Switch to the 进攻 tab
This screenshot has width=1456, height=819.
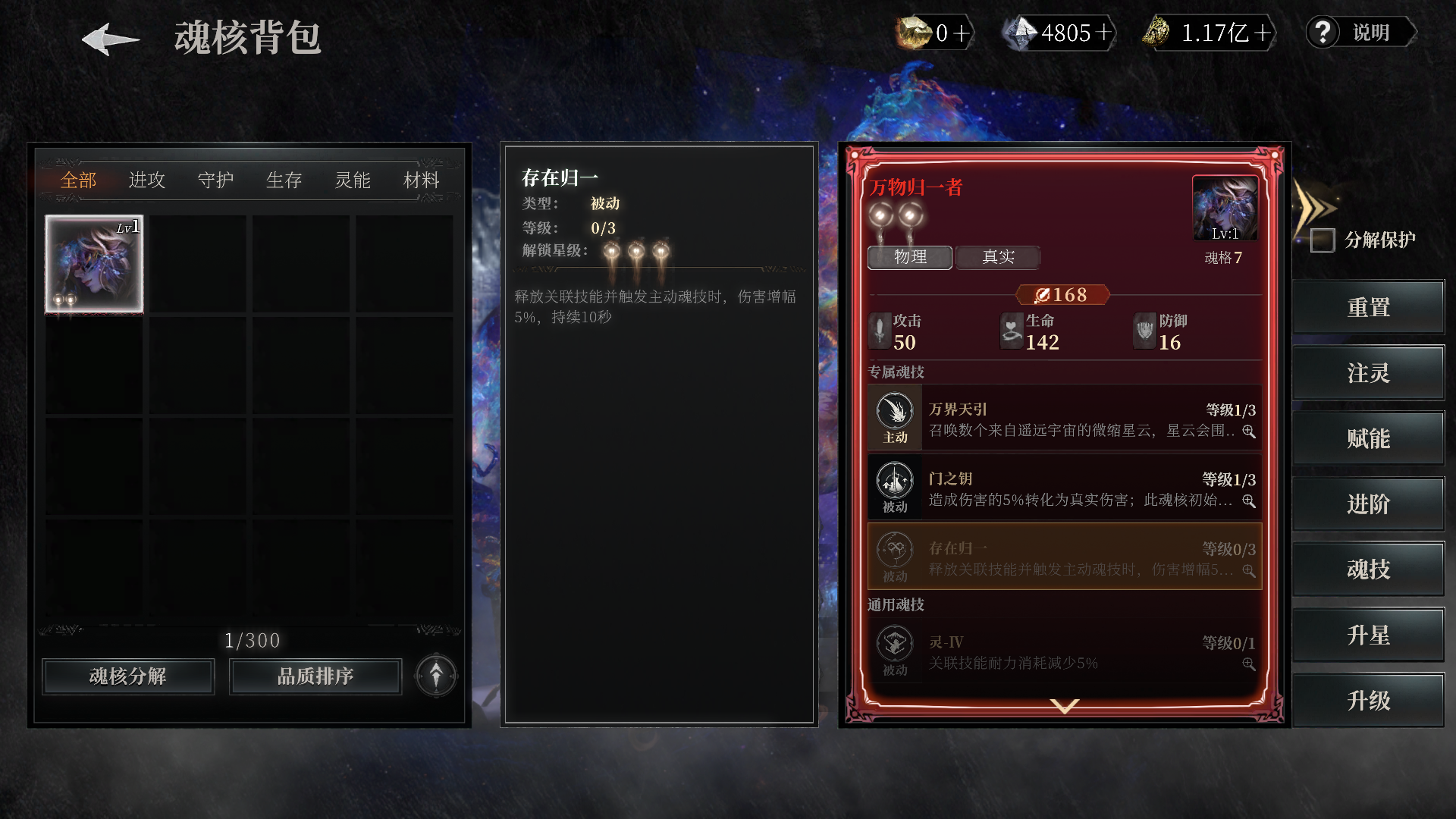[x=146, y=180]
